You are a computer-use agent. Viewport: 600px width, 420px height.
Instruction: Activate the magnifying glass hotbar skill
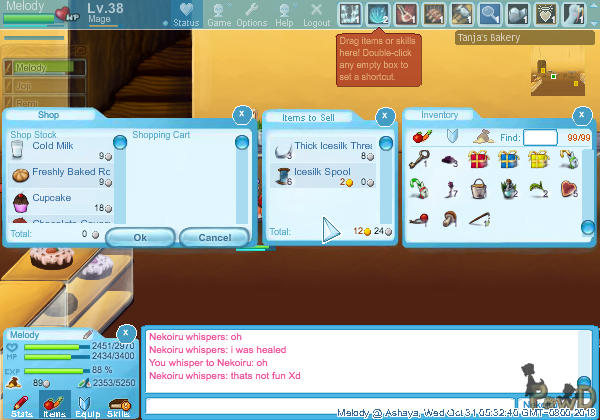tap(490, 13)
